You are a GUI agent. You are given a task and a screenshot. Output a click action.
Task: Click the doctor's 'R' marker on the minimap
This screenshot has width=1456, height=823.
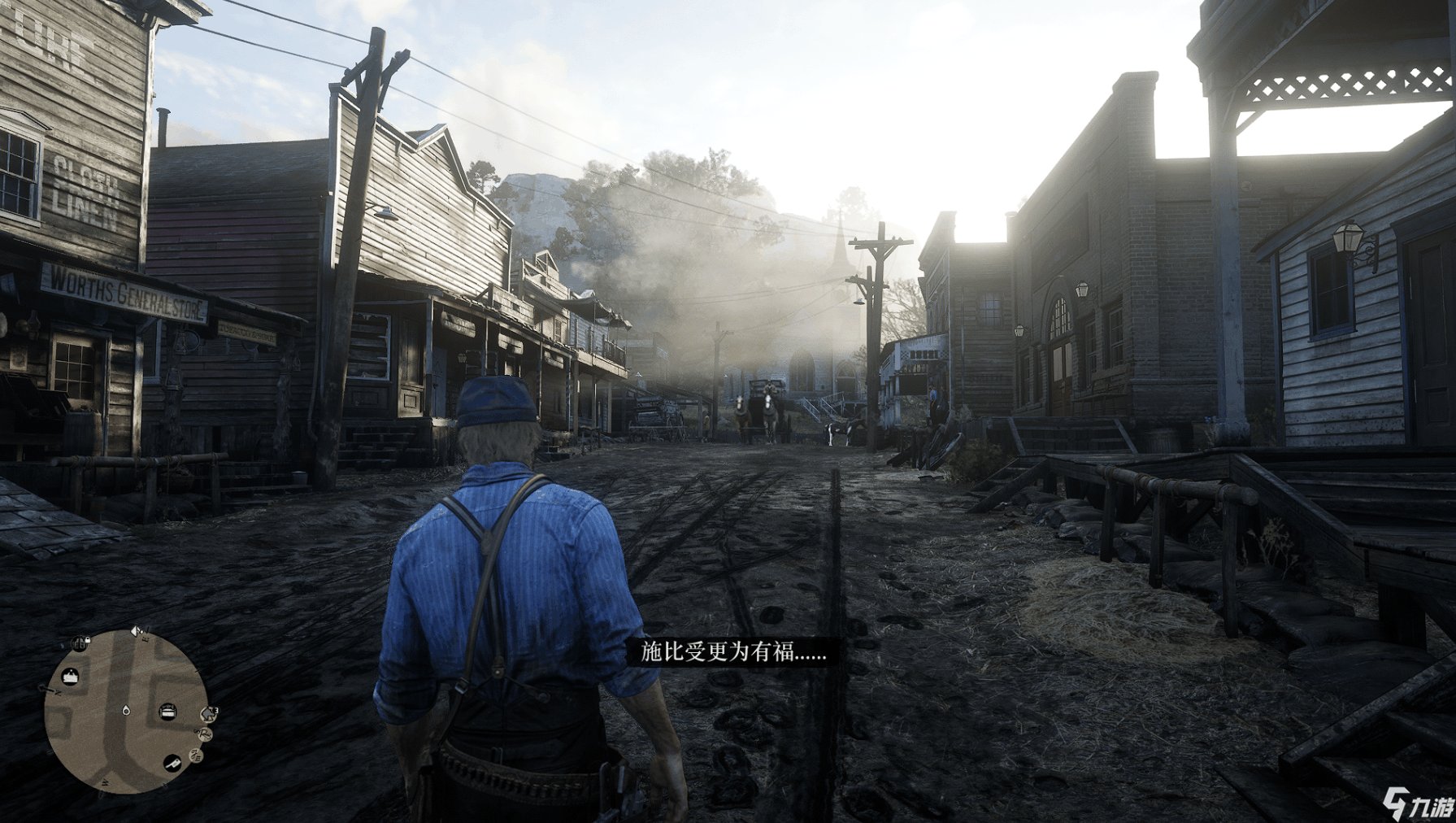click(x=204, y=734)
